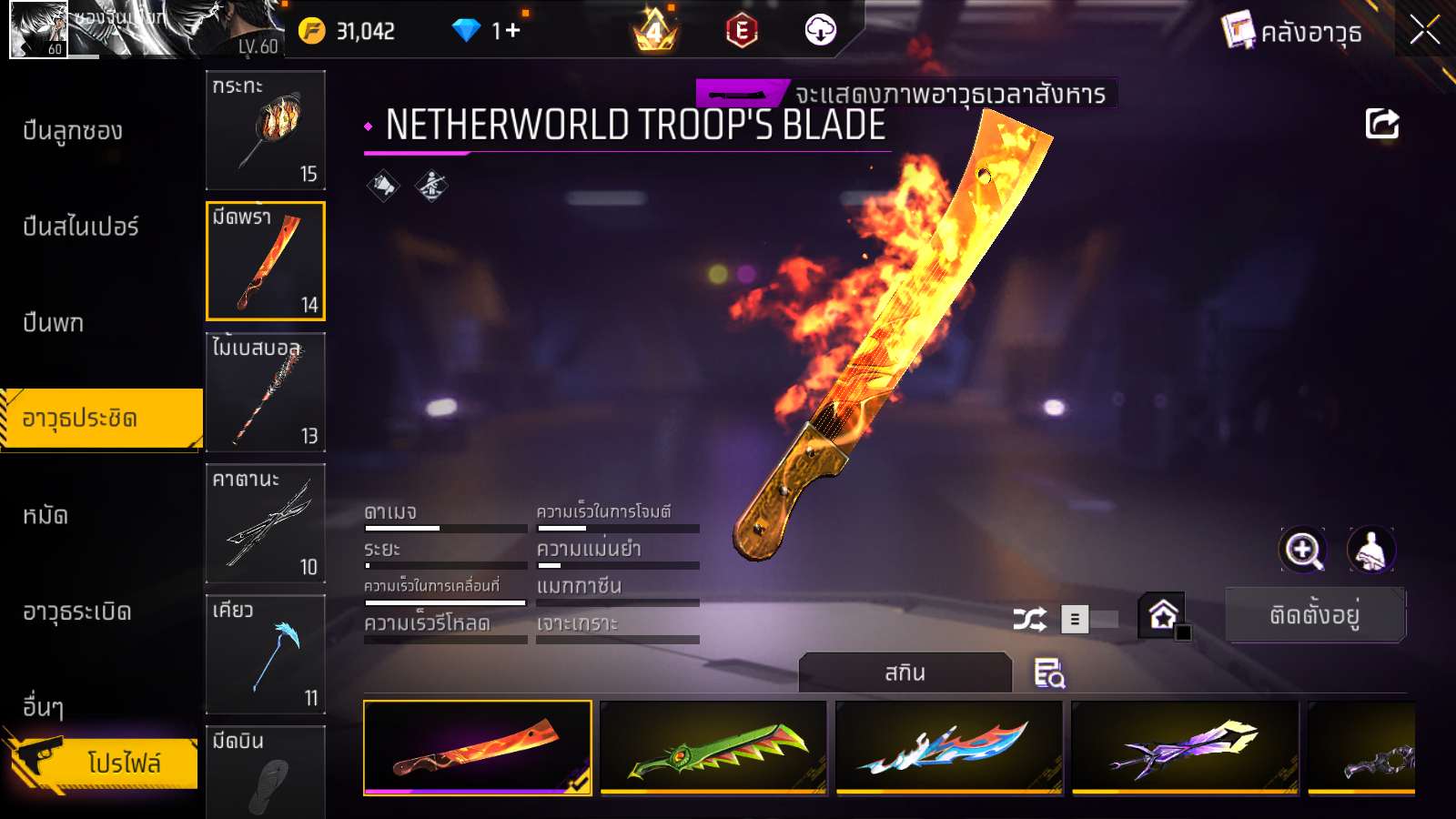Screen dimensions: 1456x819
Task: Choose the หมัด fist category
Action: tap(45, 516)
